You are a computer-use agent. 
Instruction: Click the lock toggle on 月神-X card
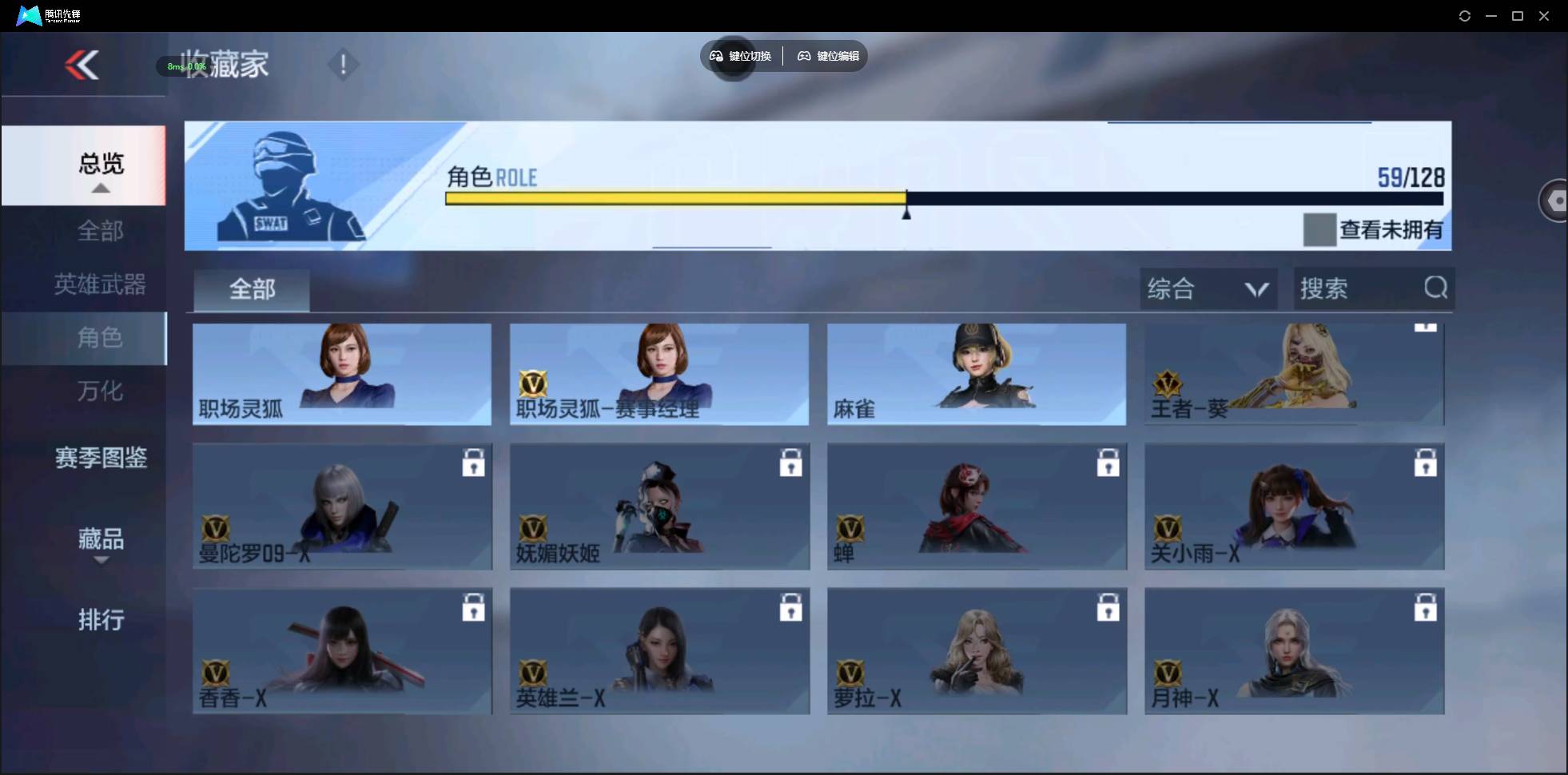[x=1426, y=606]
